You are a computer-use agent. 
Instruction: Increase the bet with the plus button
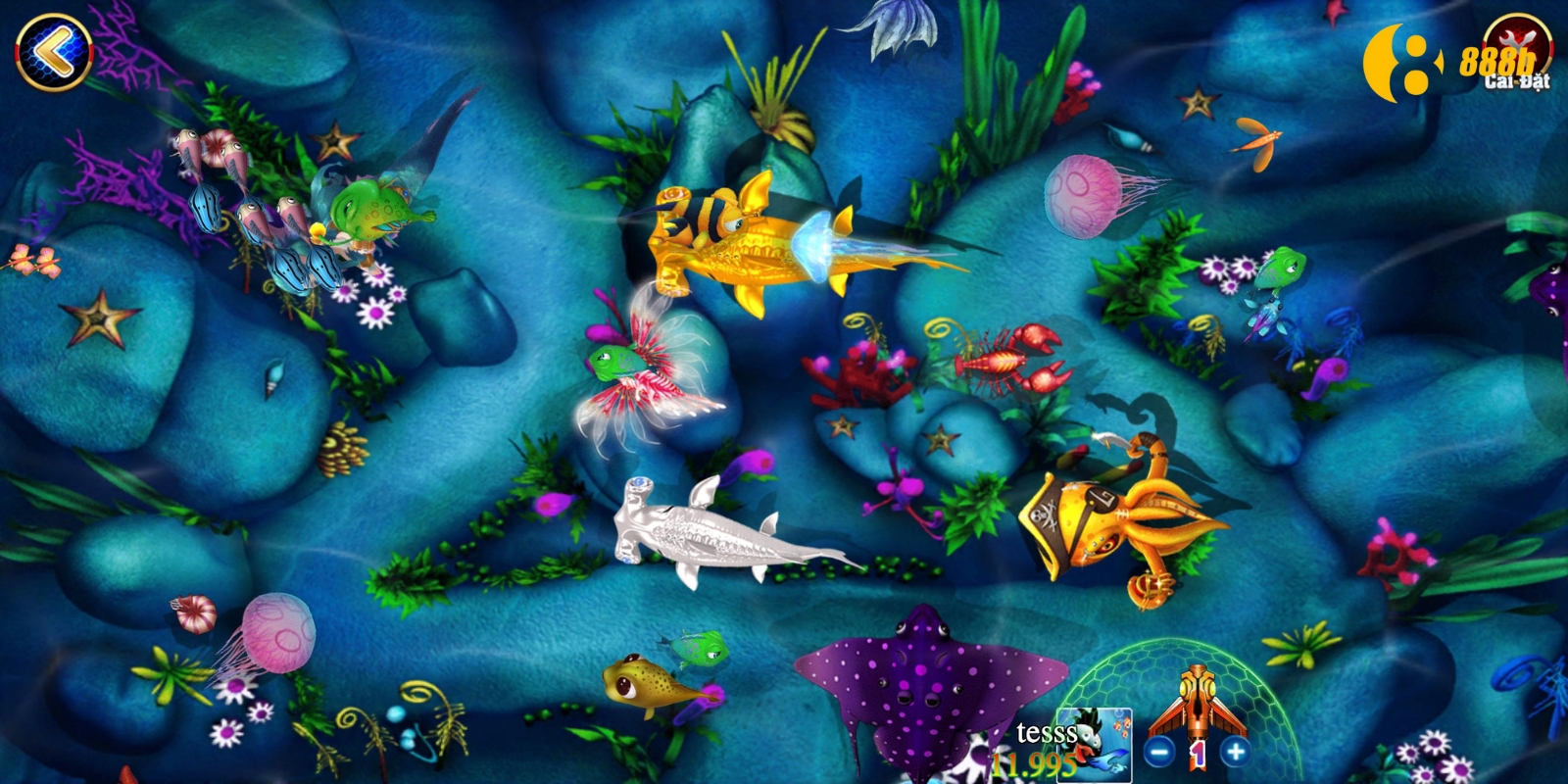click(x=1236, y=752)
